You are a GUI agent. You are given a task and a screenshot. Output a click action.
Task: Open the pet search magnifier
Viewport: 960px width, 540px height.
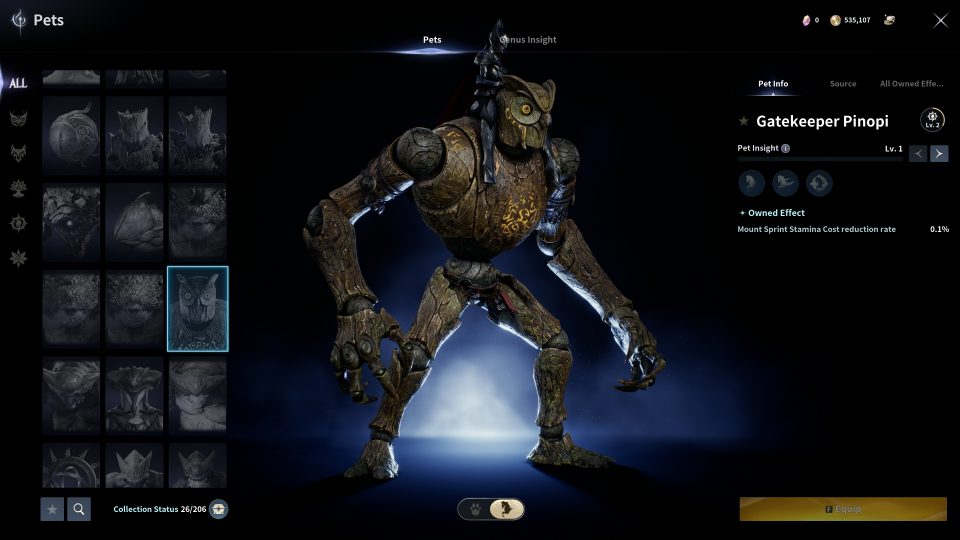pos(78,509)
